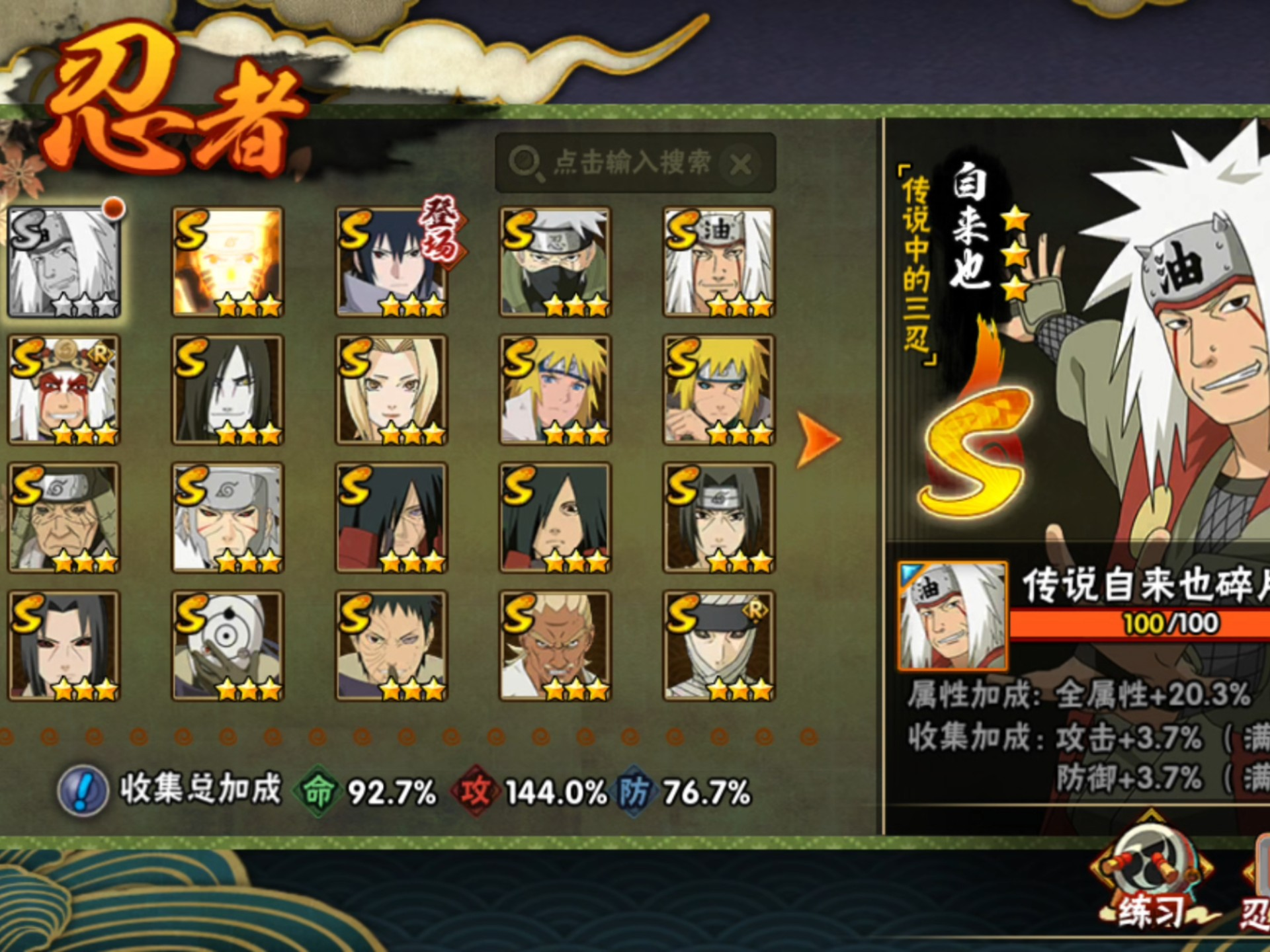Select the blonde Tsunade portrait
The height and width of the screenshot is (952, 1270).
tap(392, 389)
